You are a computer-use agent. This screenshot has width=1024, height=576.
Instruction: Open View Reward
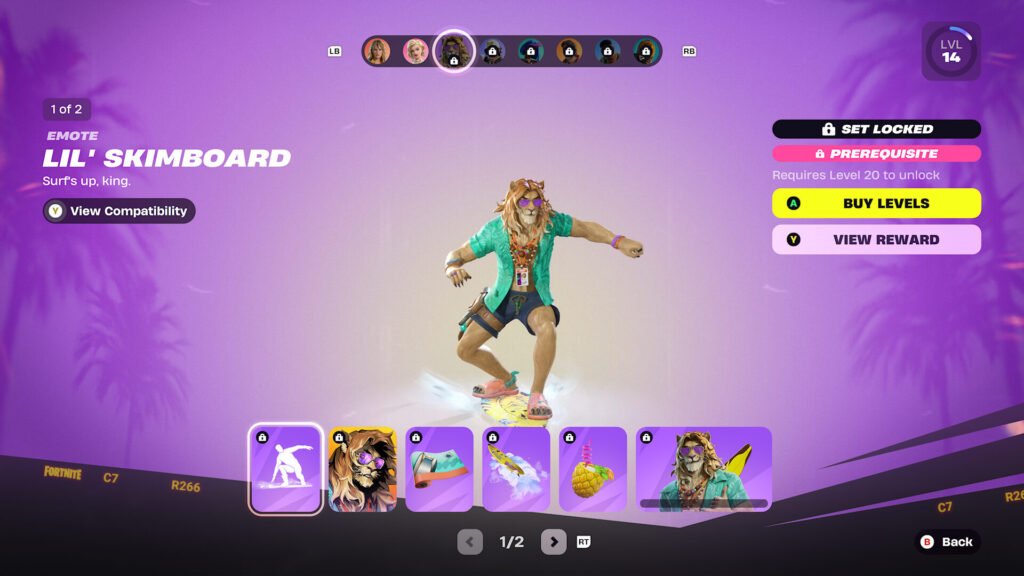point(876,240)
